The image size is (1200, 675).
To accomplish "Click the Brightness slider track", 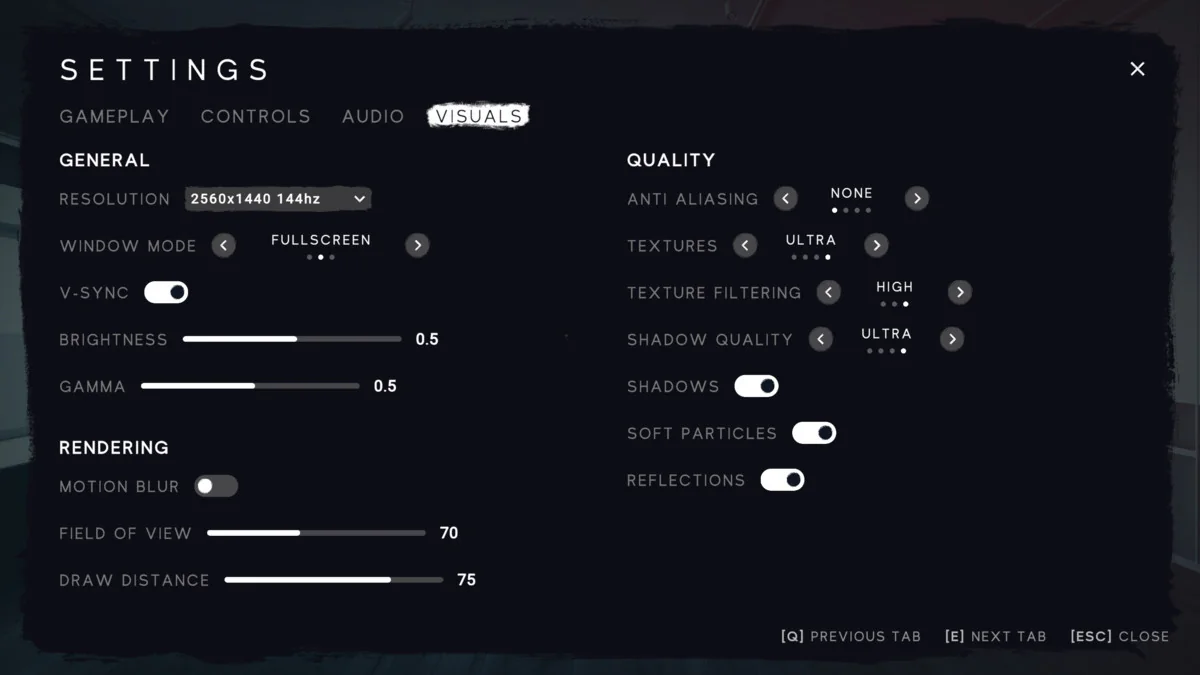I will 292,339.
